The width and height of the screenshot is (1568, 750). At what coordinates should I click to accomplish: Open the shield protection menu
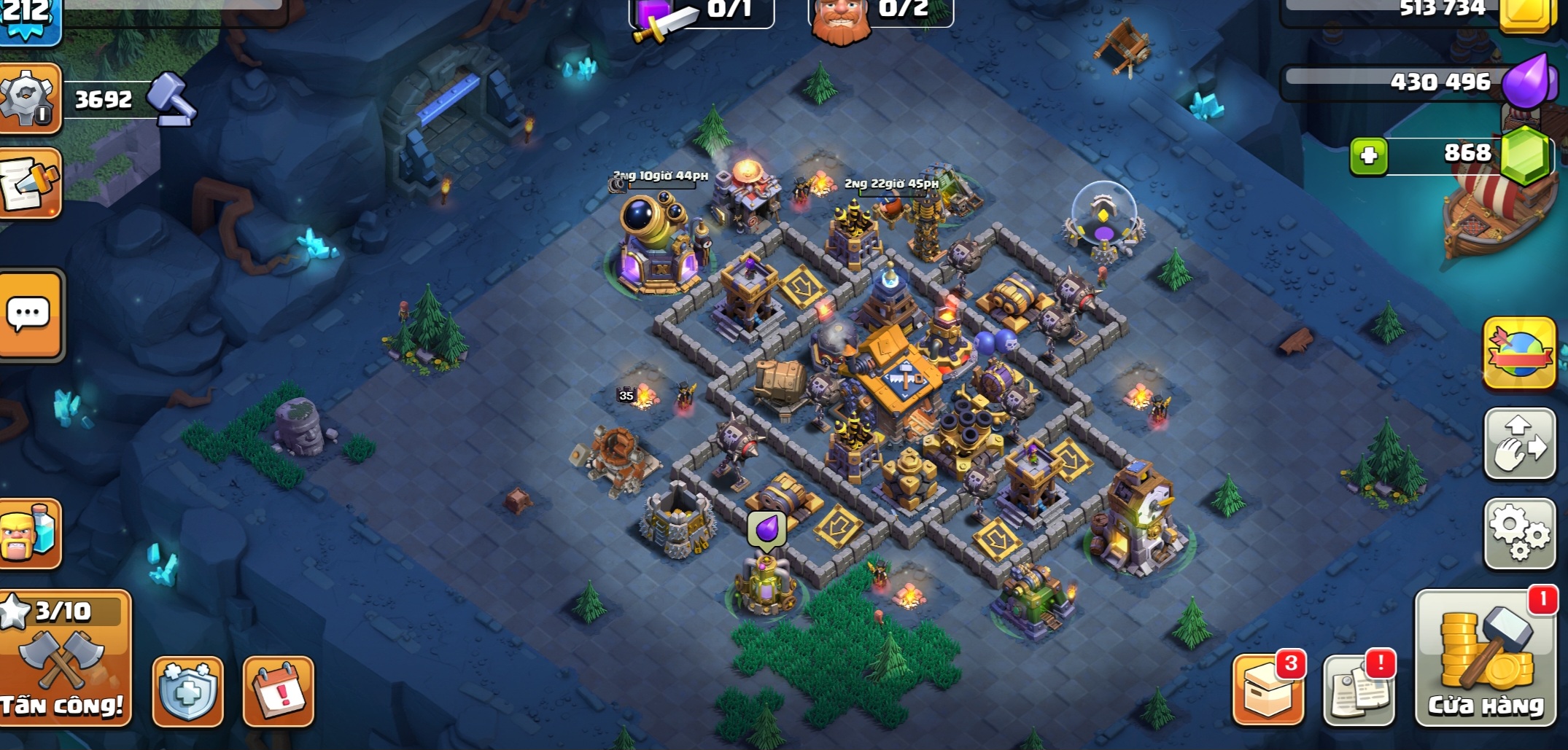(187, 691)
